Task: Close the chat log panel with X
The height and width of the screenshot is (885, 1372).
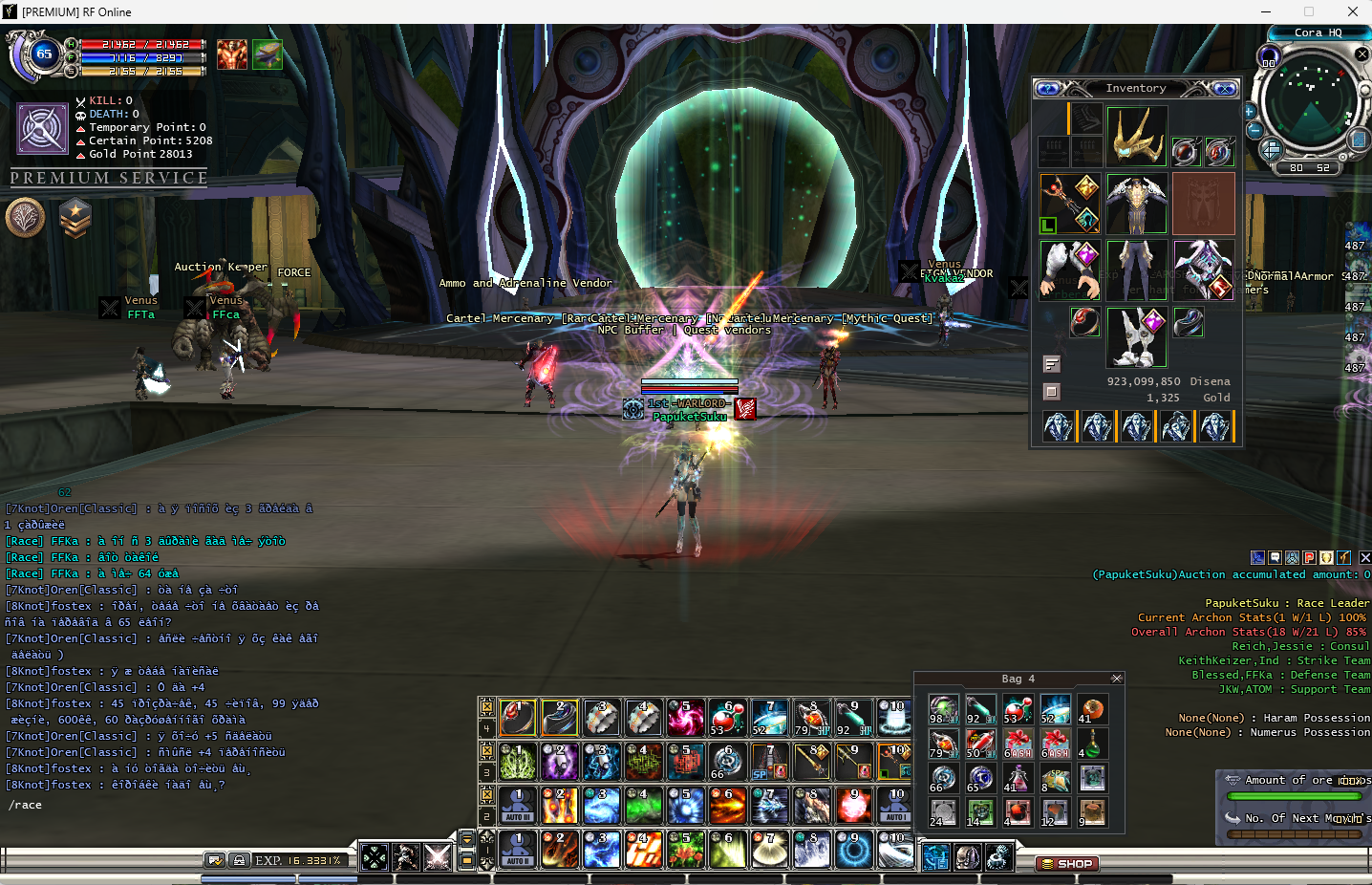Action: click(1364, 557)
